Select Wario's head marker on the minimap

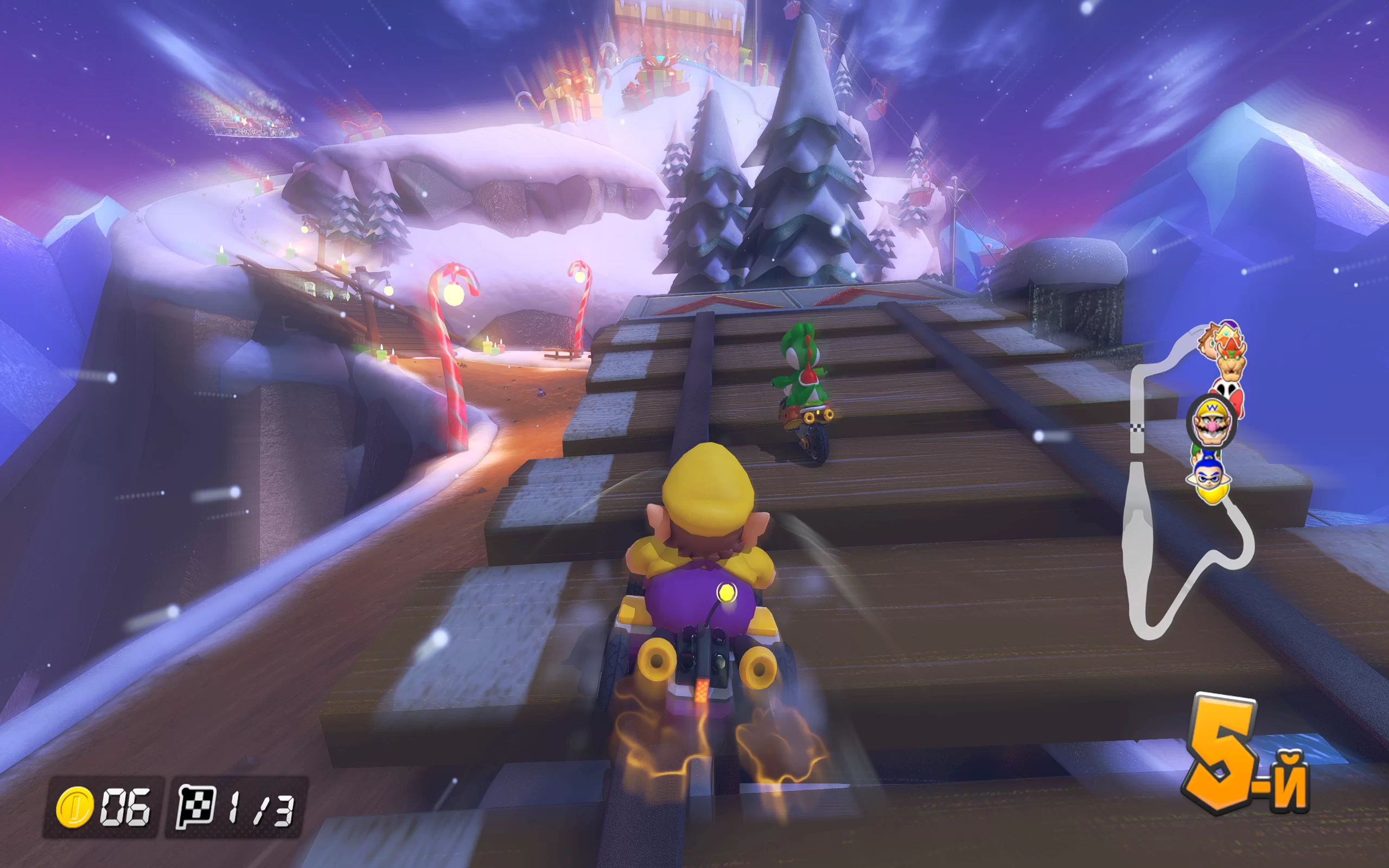[x=1211, y=422]
